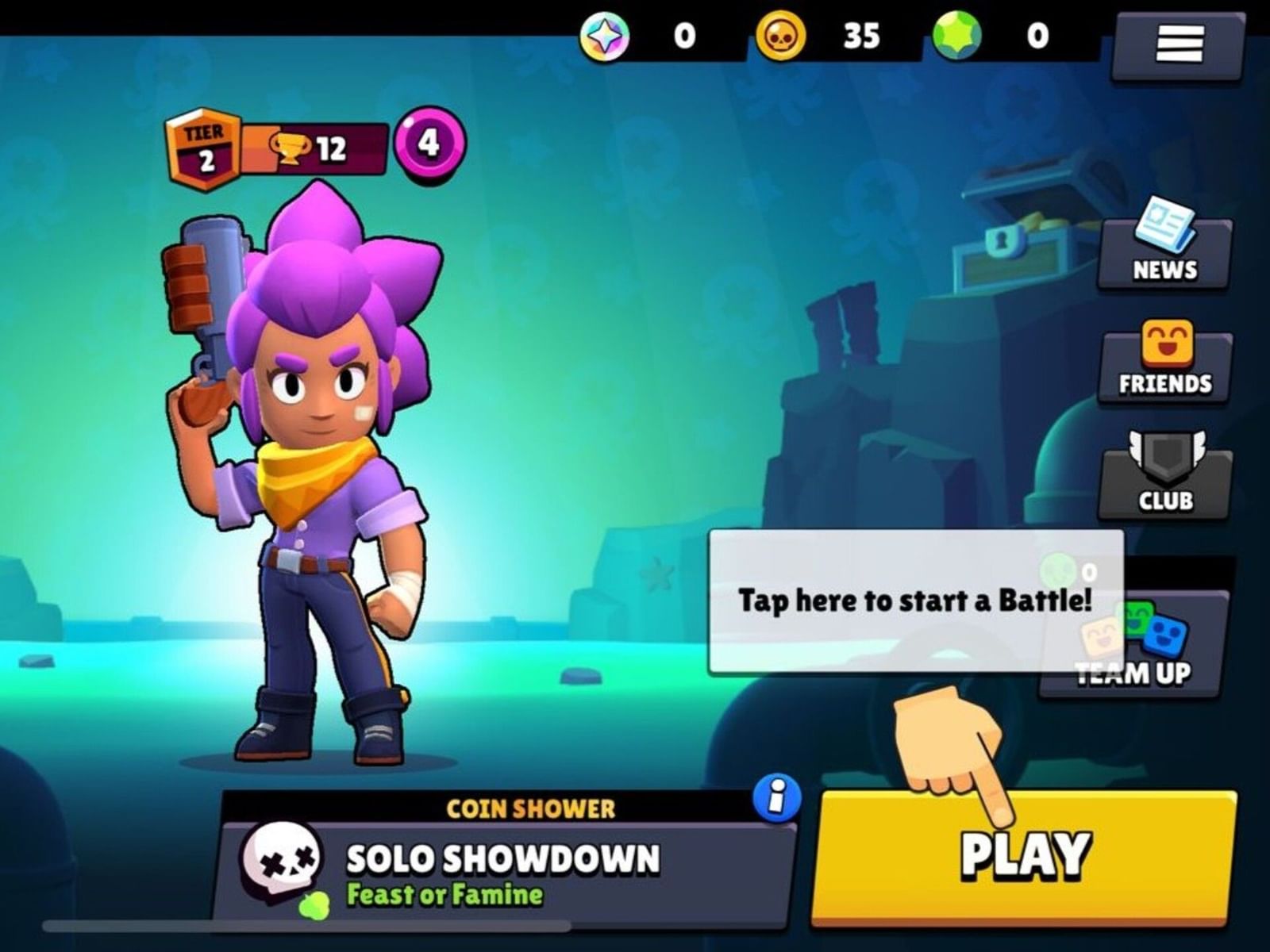Dismiss the battle tutorial tooltip
Screen dimensions: 1270x952
[914, 599]
